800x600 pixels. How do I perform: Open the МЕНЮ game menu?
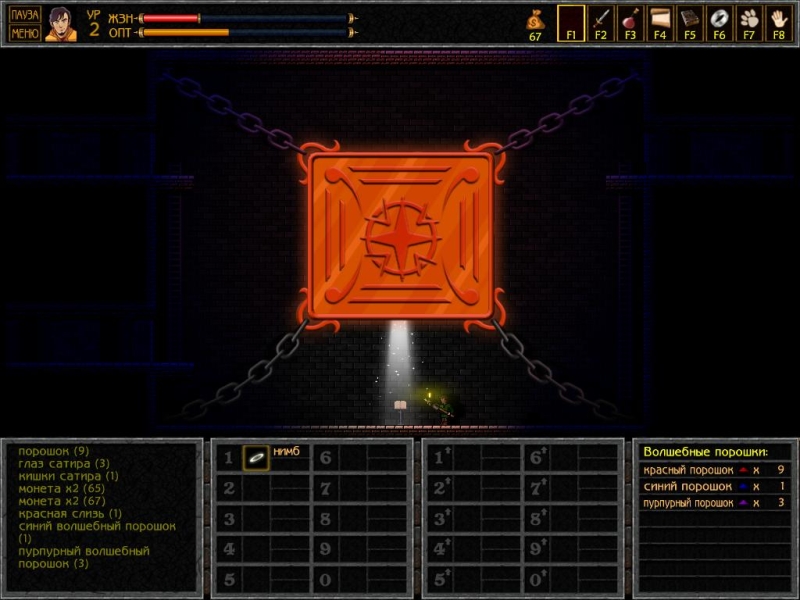click(25, 32)
